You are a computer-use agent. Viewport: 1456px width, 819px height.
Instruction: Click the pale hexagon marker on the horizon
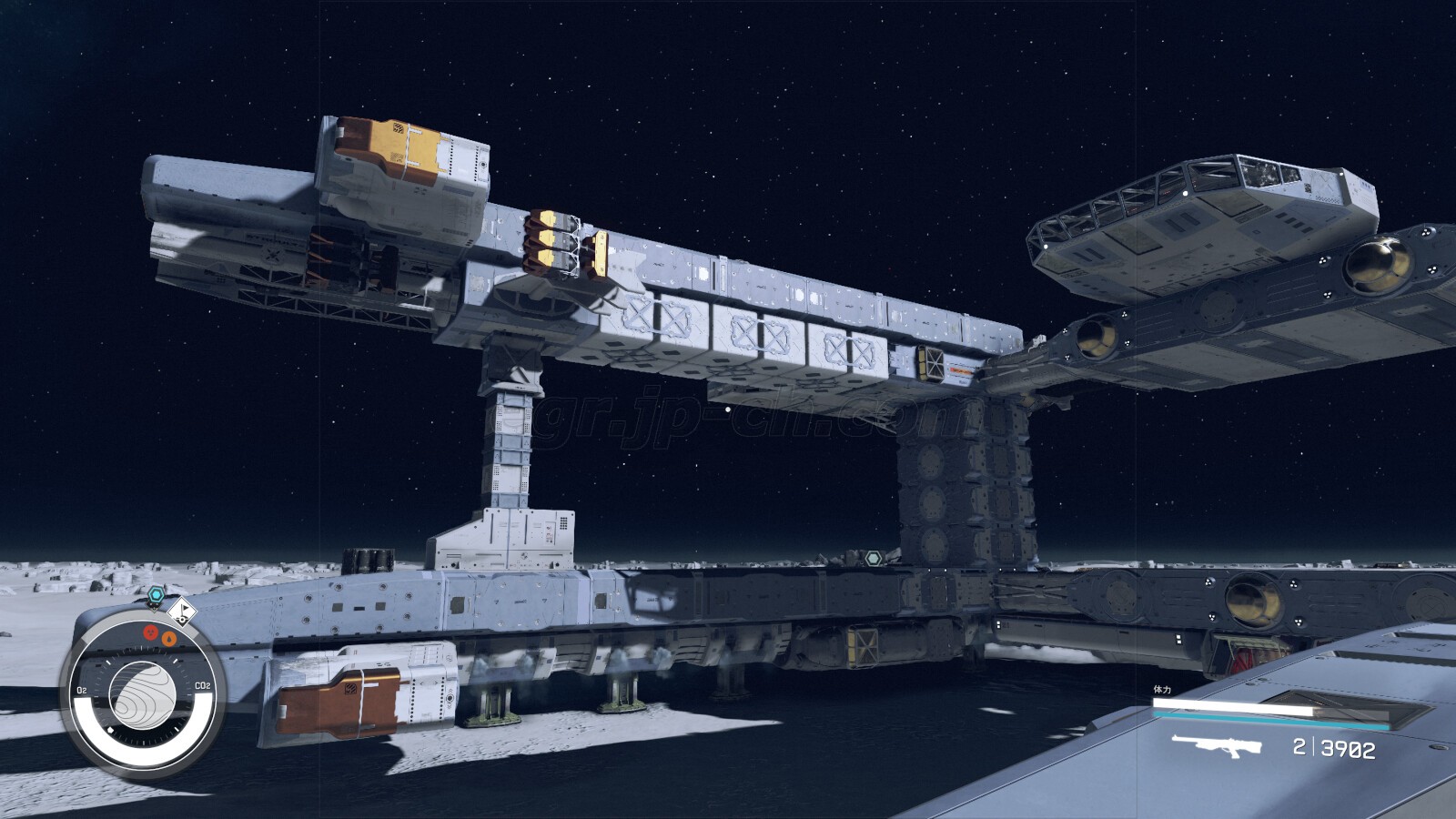tap(874, 557)
